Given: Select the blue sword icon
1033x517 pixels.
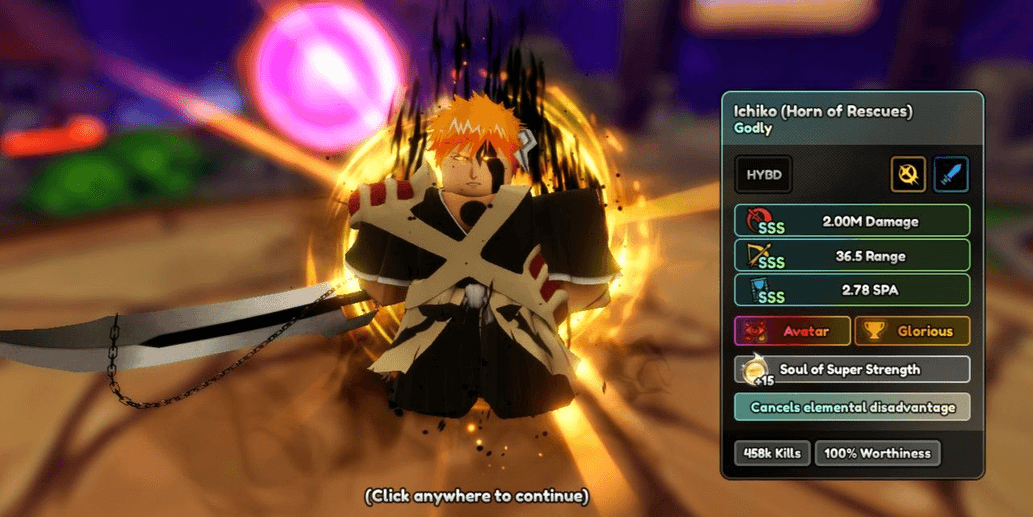Looking at the screenshot, I should pos(951,175).
